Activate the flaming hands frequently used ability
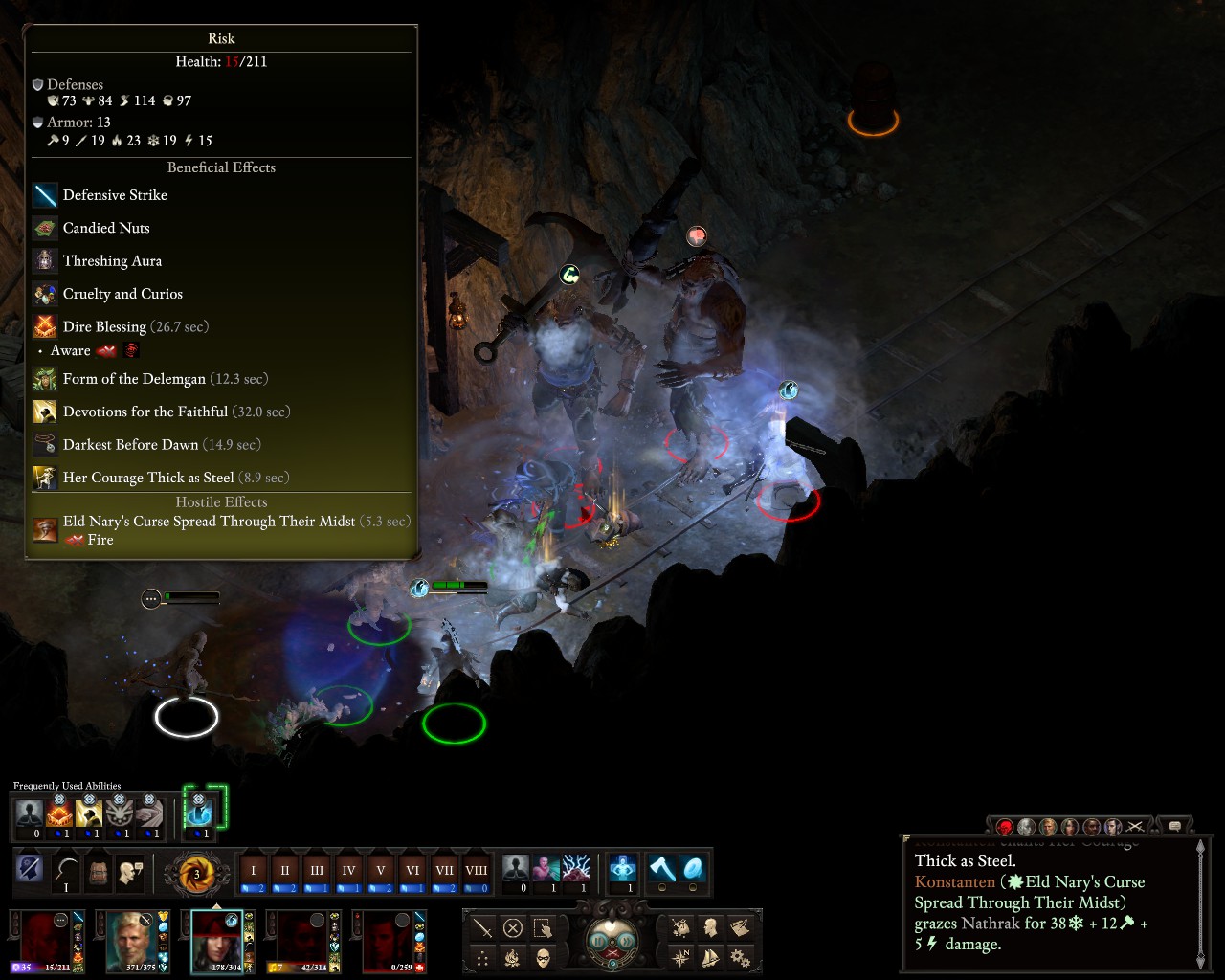Viewport: 1225px width, 980px height. (59, 813)
